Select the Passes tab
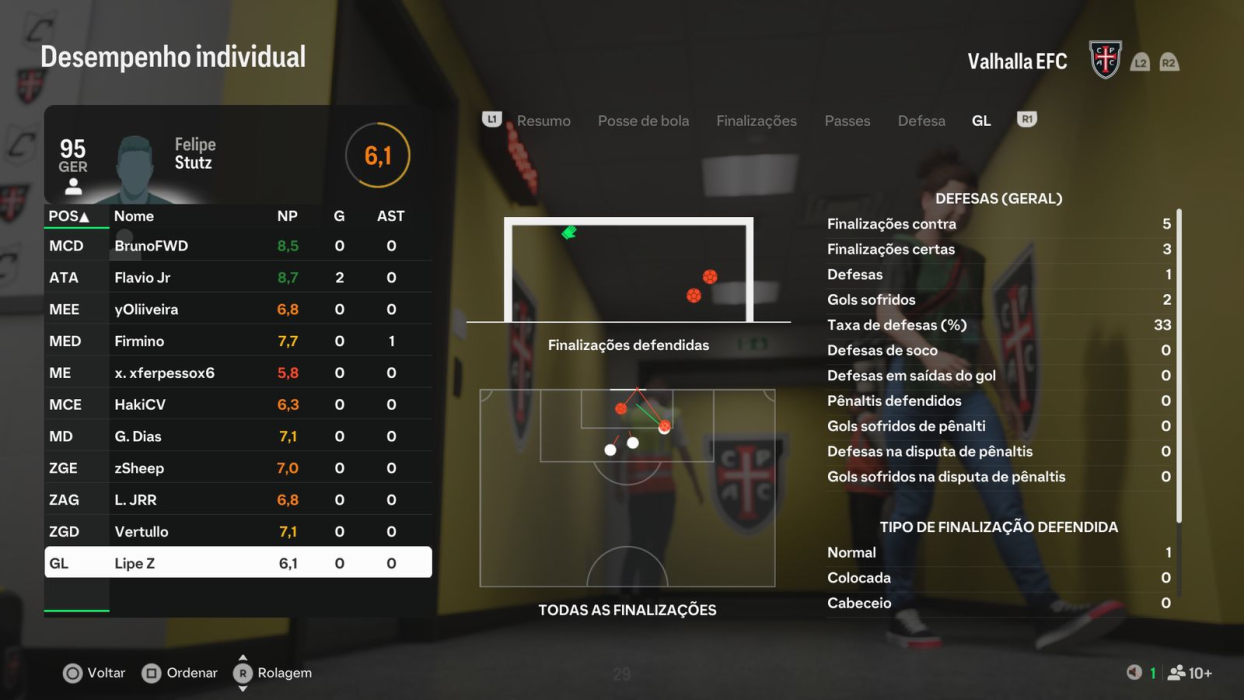The height and width of the screenshot is (700, 1244). click(847, 121)
